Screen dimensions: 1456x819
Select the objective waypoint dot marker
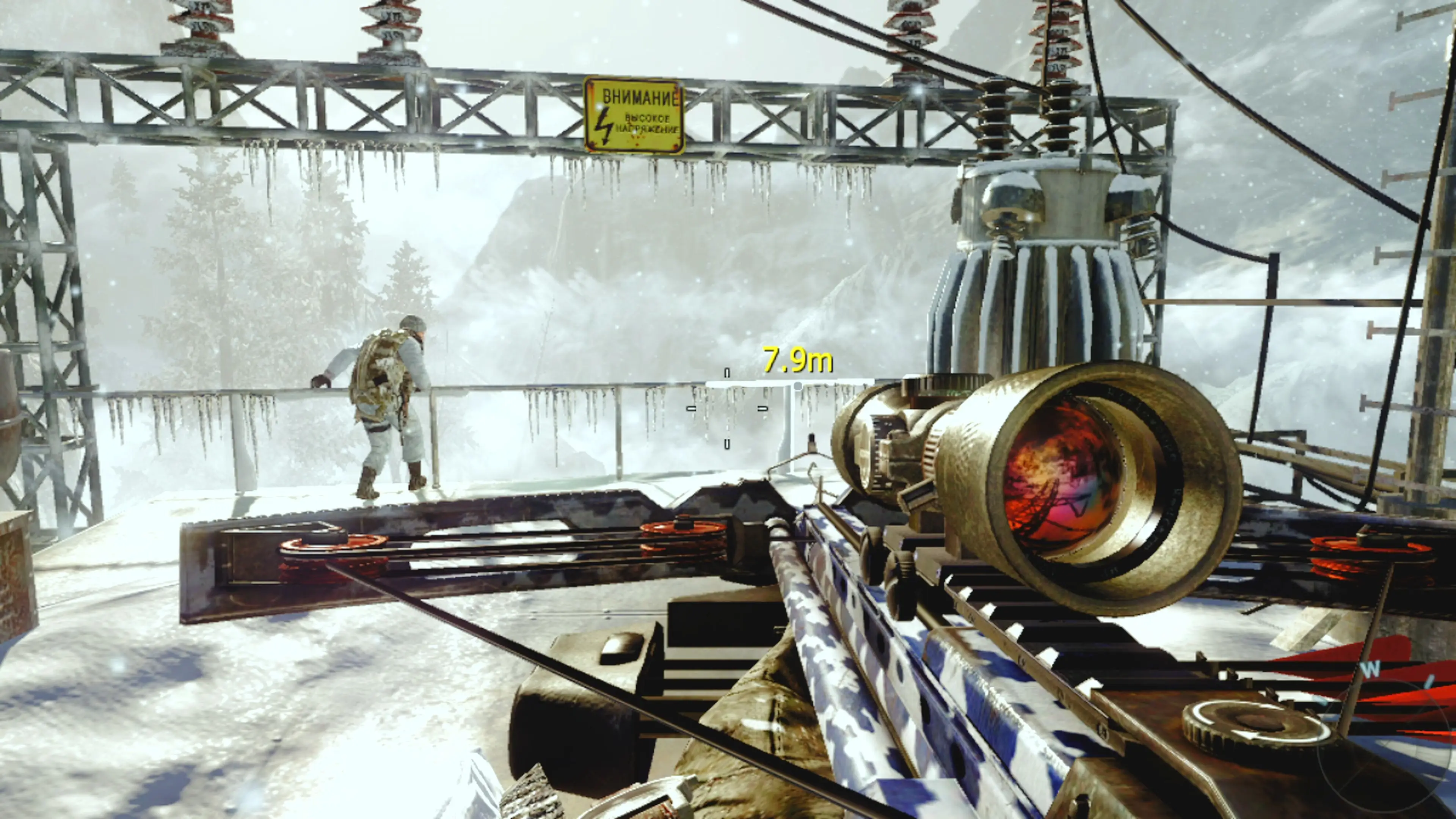[x=797, y=386]
